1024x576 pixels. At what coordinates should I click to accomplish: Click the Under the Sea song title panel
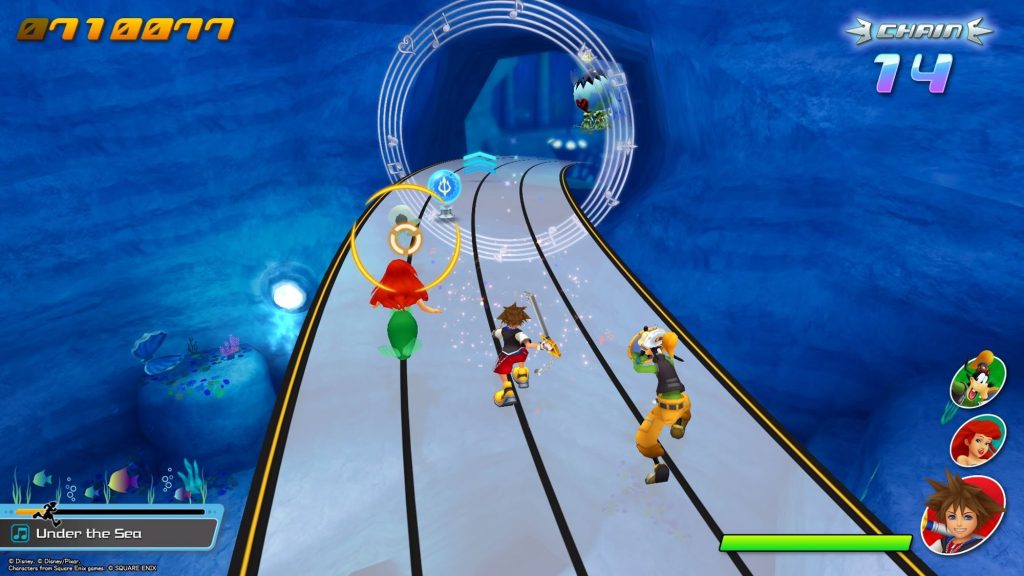point(108,533)
